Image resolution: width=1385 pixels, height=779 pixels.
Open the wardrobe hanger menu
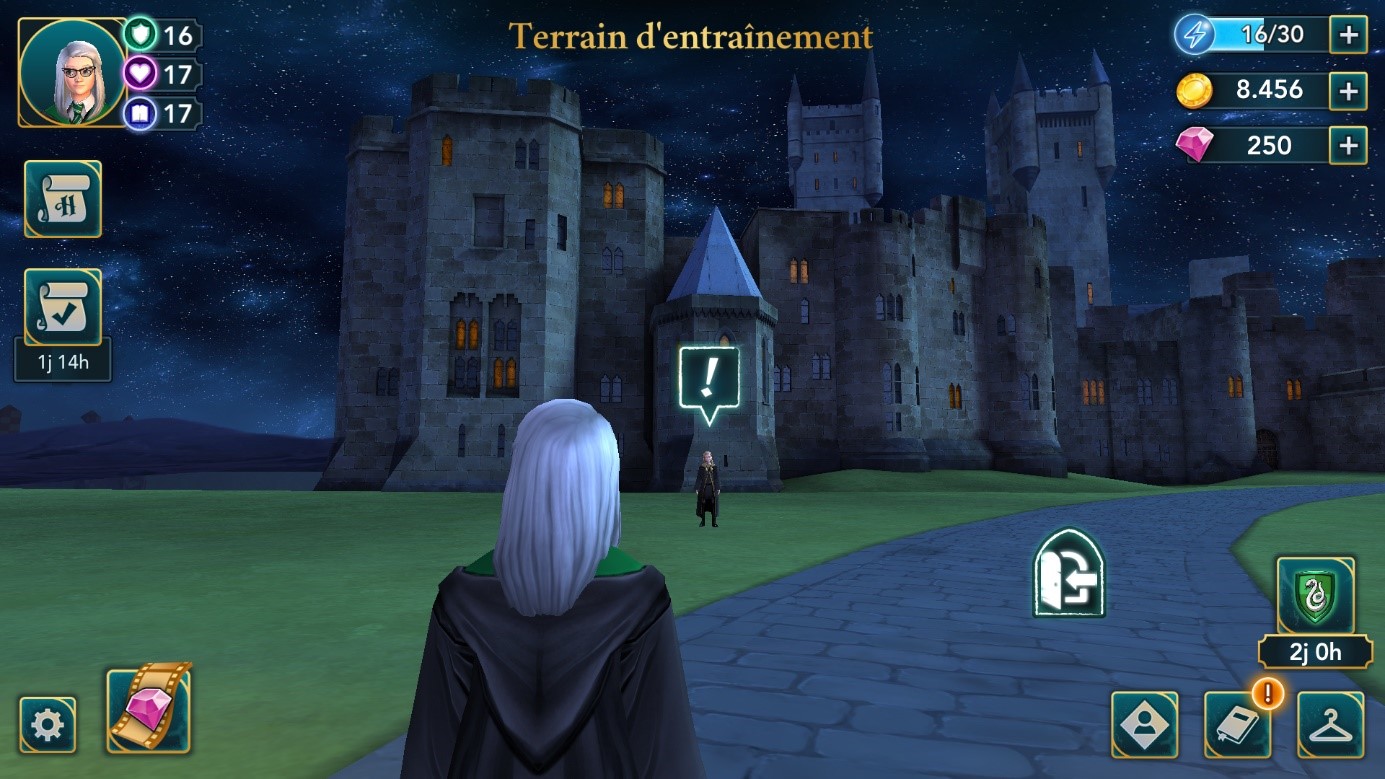pos(1330,724)
